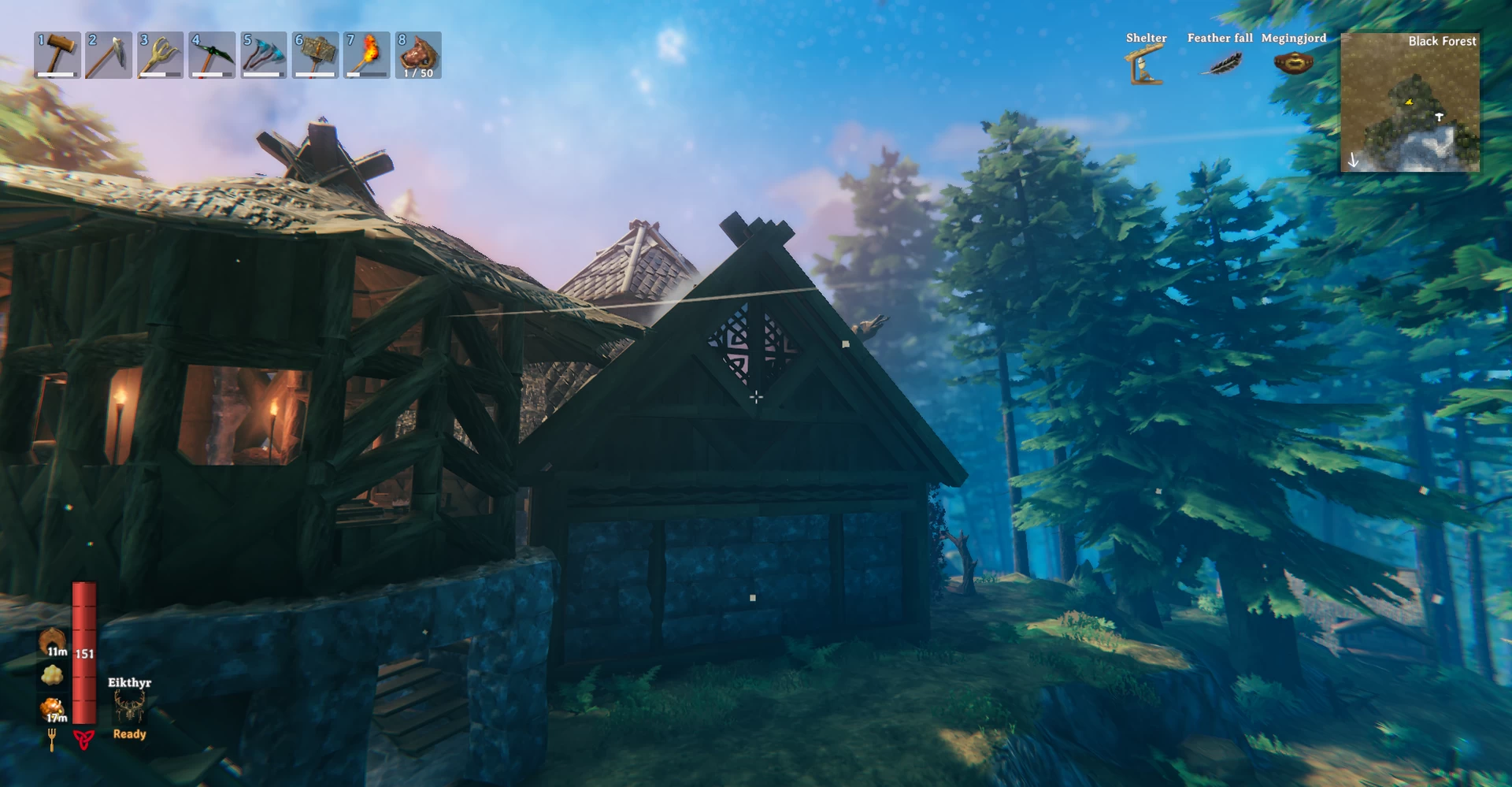Open the Black Forest minimap

coord(1410,102)
